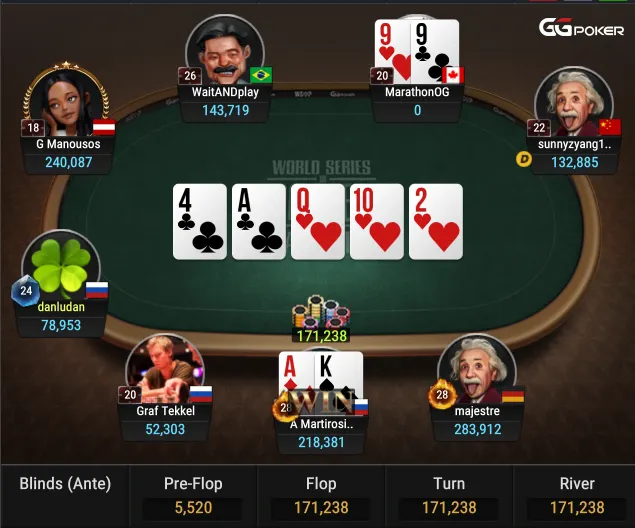
Task: Select majestre's player avatar
Action: [x=475, y=369]
